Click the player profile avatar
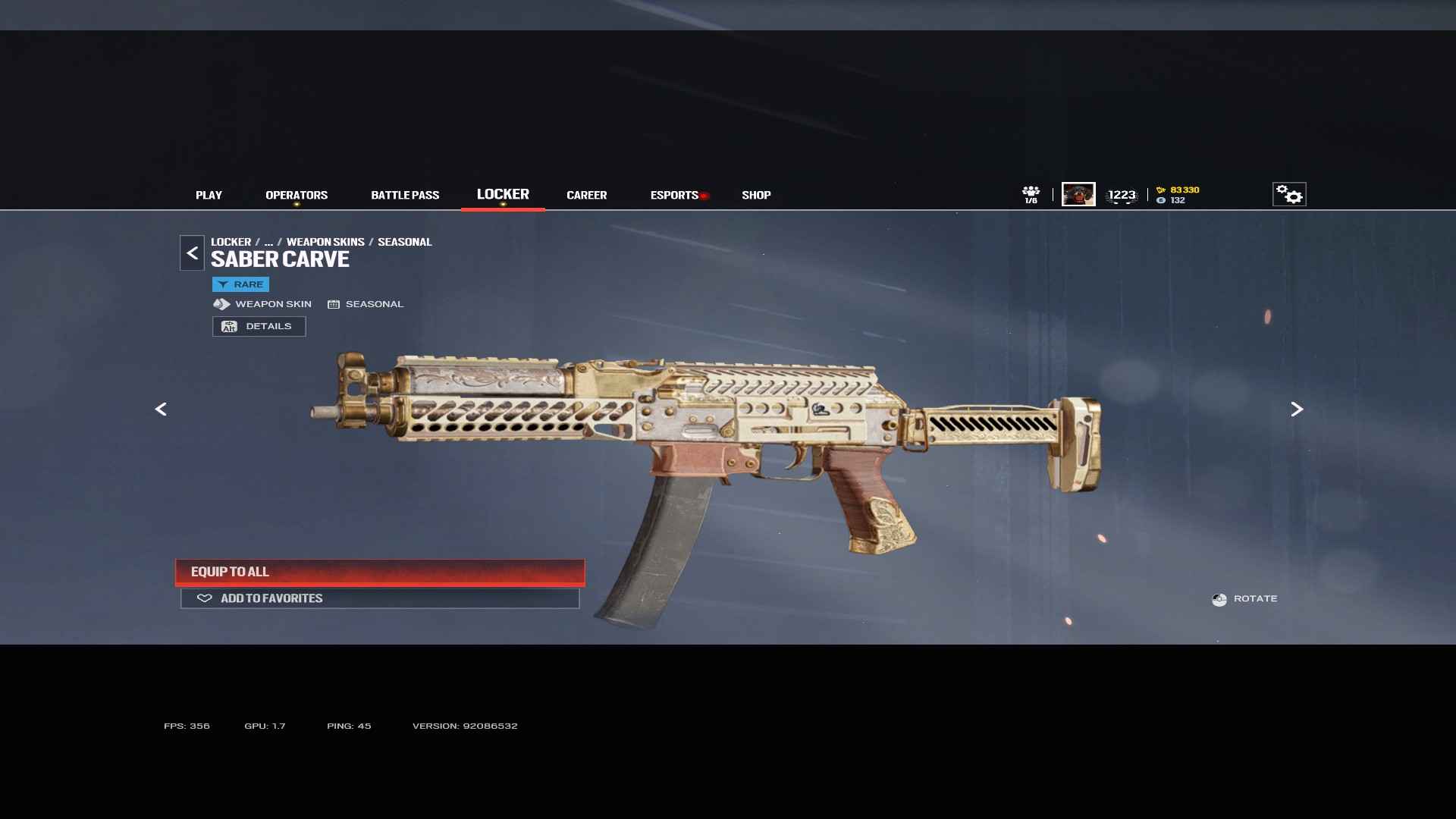1456x819 pixels. point(1078,194)
